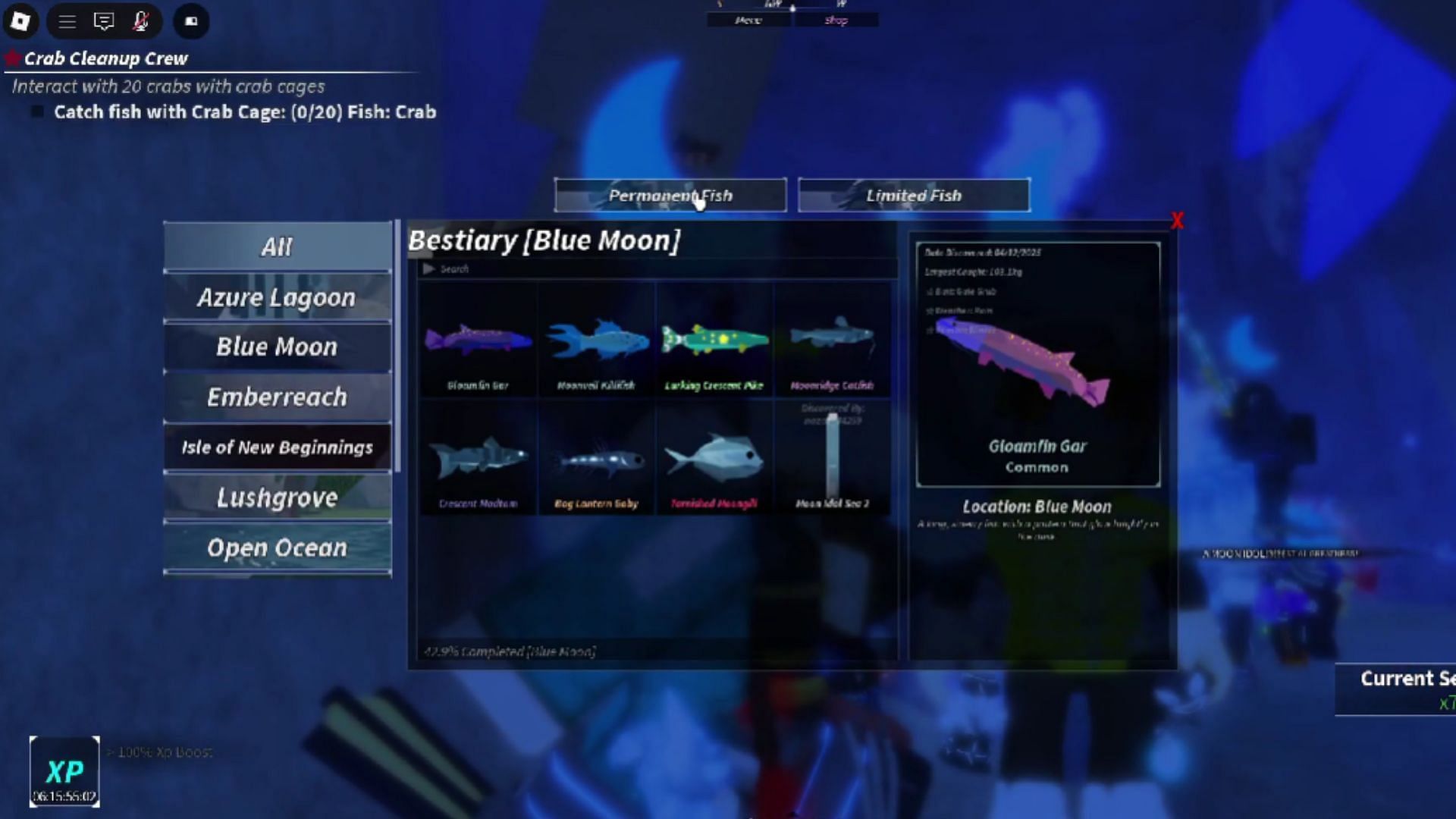This screenshot has width=1456, height=819.
Task: Select the Gloomfin Gar fish tile
Action: (x=478, y=341)
